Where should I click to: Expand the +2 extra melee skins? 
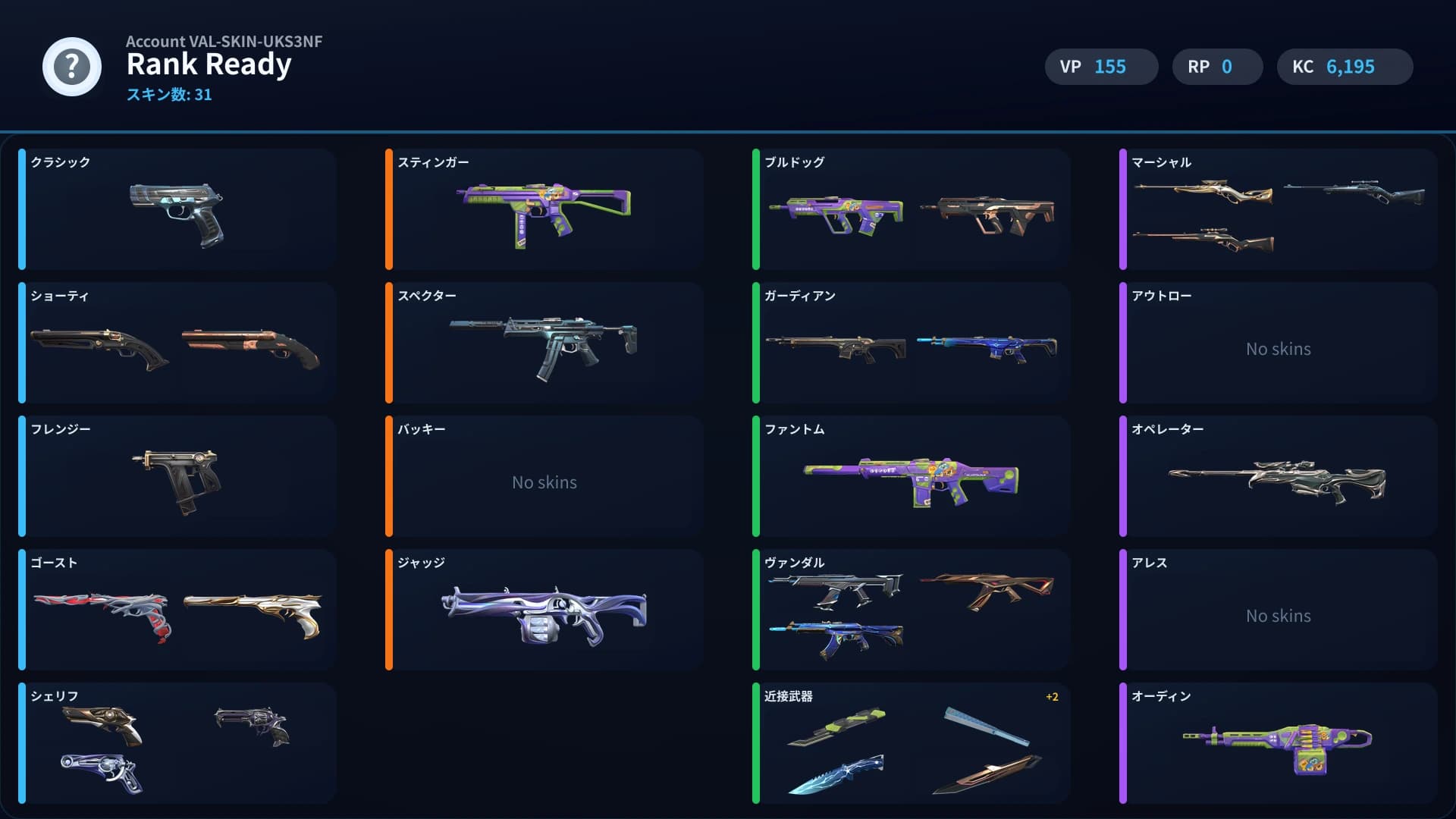tap(1053, 696)
